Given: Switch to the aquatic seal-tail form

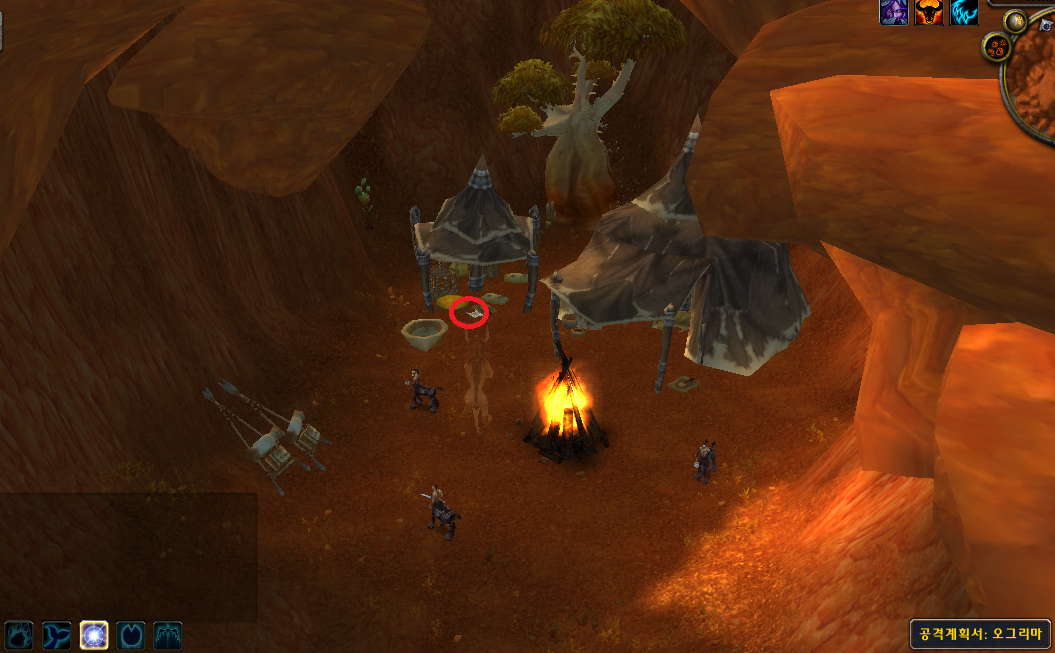Looking at the screenshot, I should tap(57, 634).
